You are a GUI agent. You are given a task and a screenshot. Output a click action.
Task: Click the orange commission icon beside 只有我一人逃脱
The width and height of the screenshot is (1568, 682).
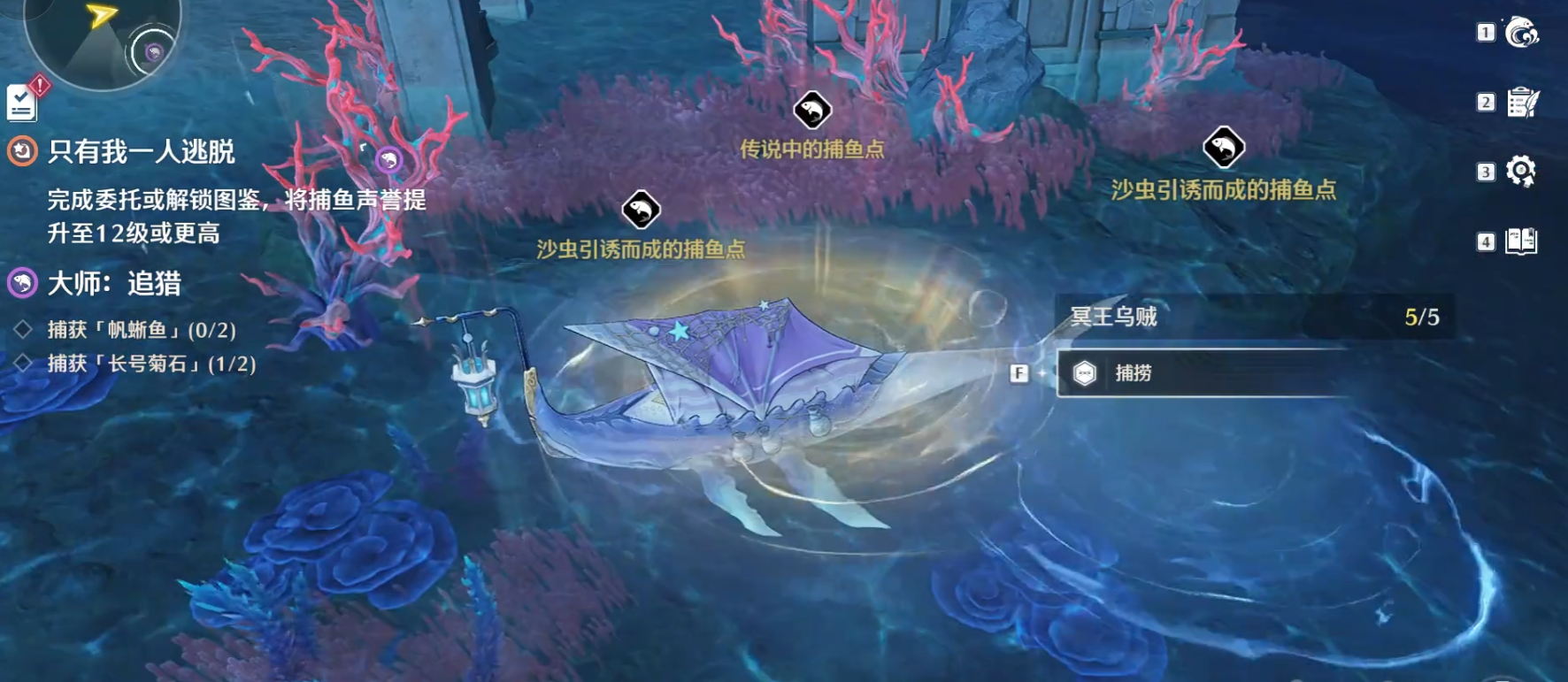21,150
